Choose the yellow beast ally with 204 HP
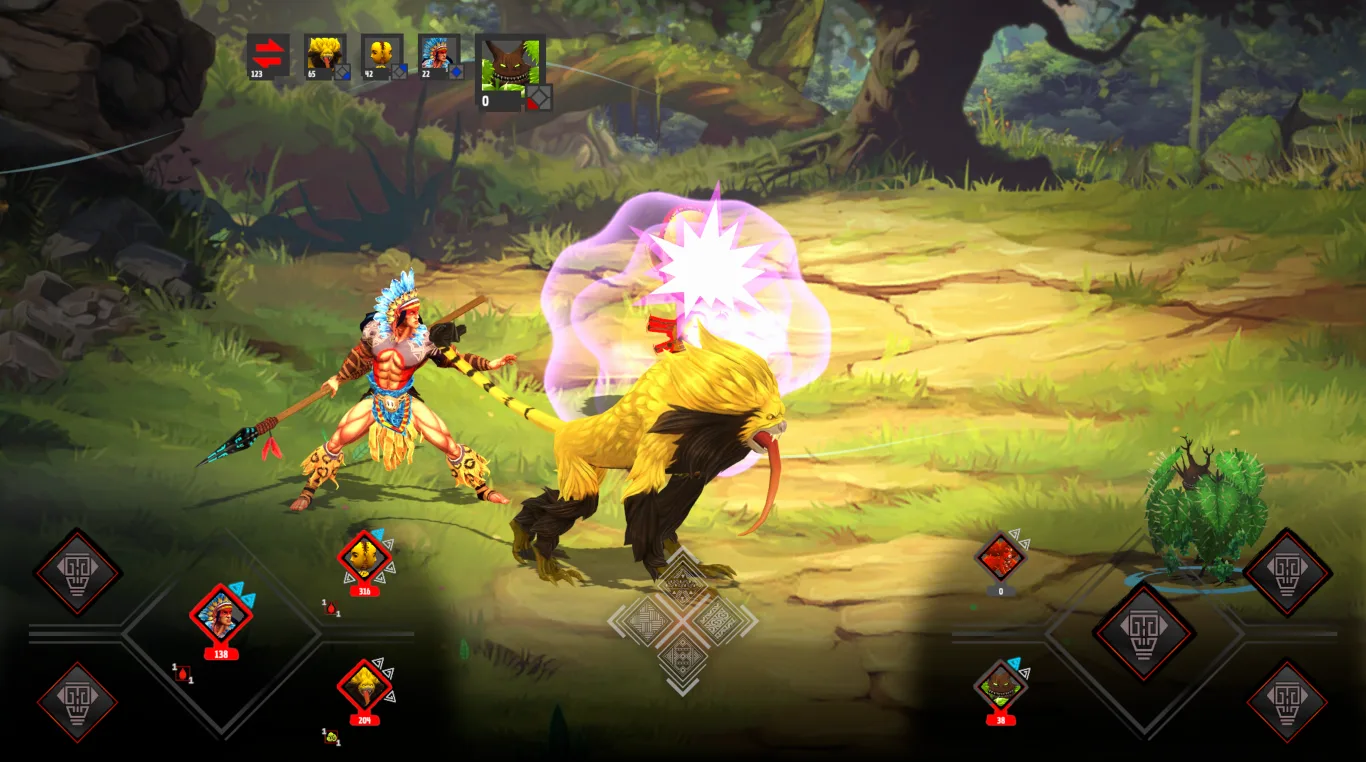1366x762 pixels. 364,686
